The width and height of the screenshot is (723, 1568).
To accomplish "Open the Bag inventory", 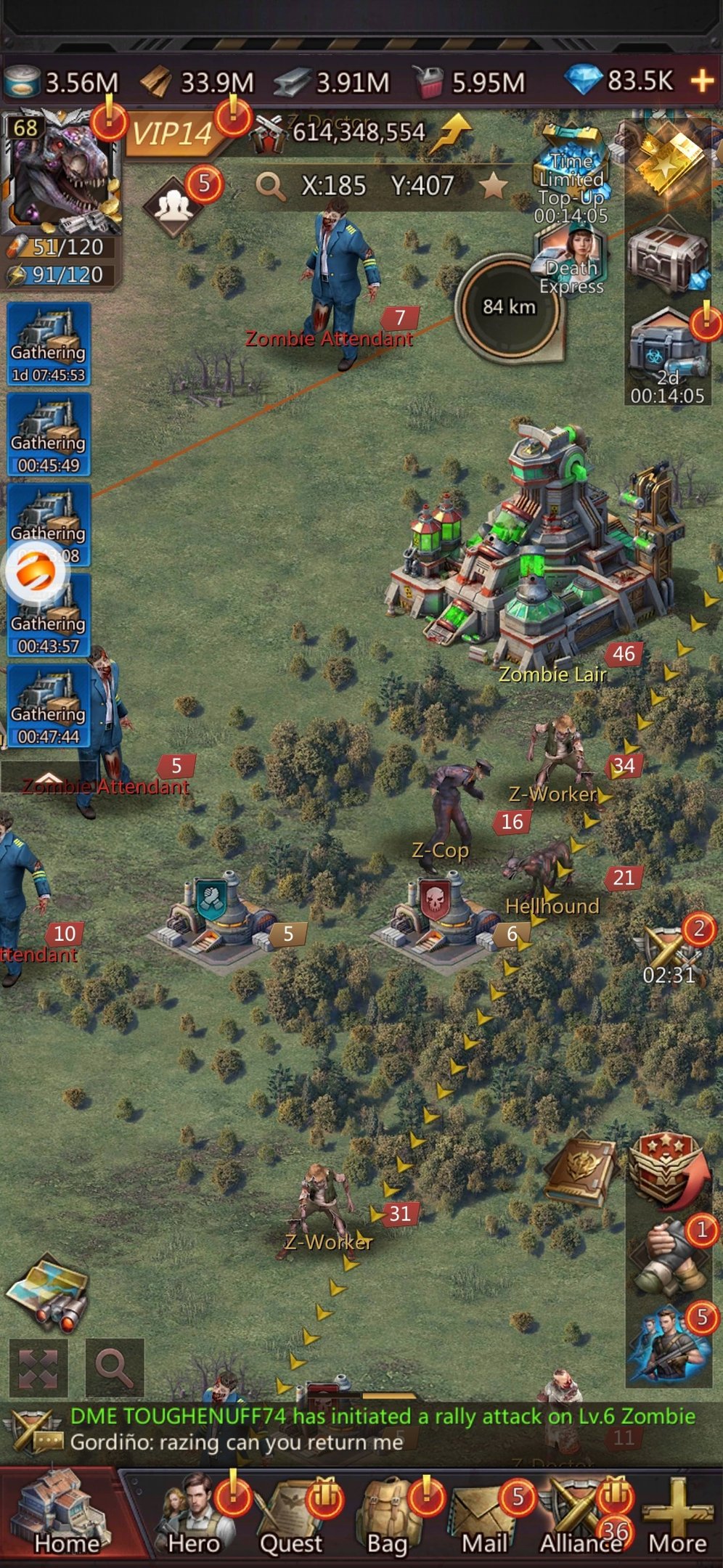I will [387, 1517].
